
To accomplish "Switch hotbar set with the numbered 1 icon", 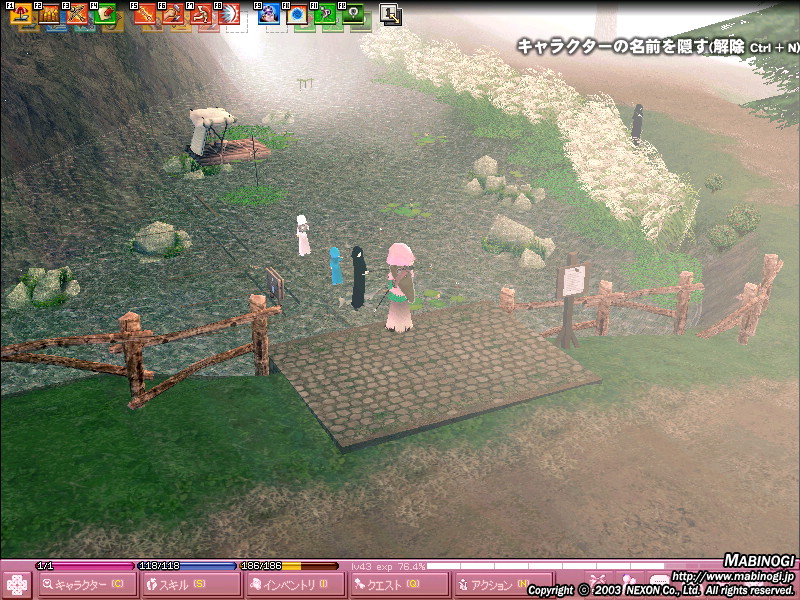I will click(x=391, y=14).
